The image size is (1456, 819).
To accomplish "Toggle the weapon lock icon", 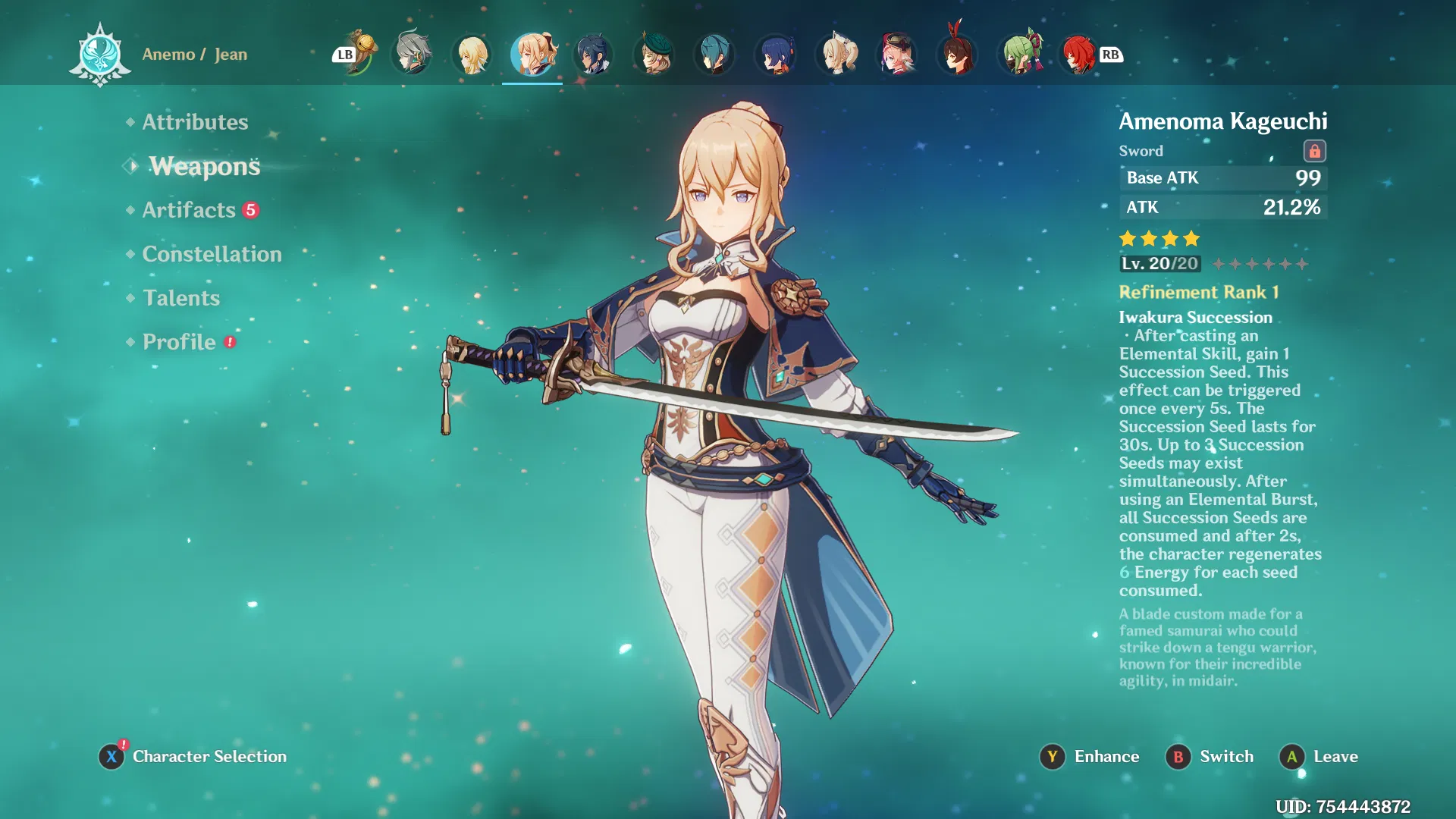I will [1314, 151].
